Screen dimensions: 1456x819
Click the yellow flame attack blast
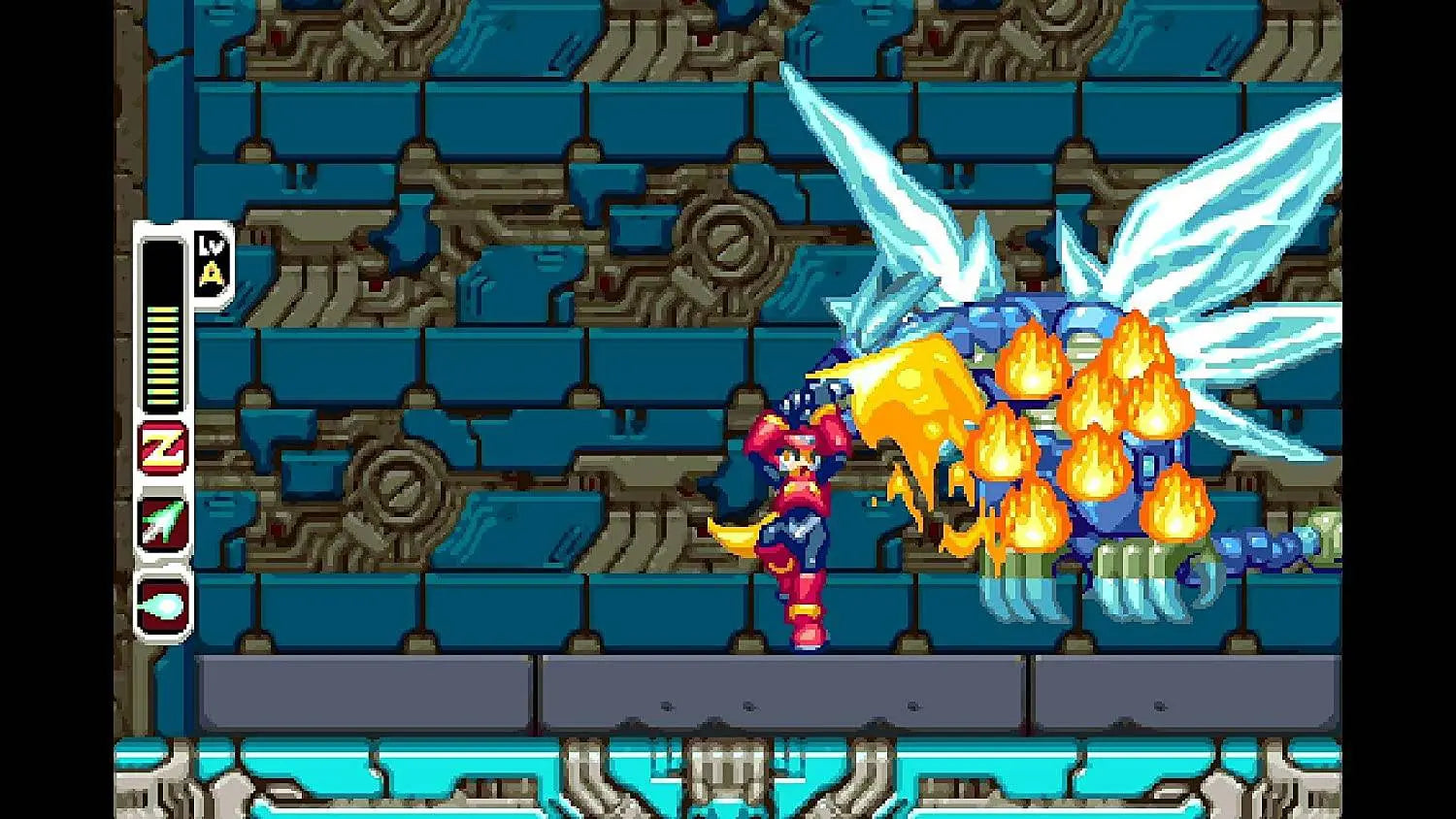pyautogui.click(x=912, y=417)
